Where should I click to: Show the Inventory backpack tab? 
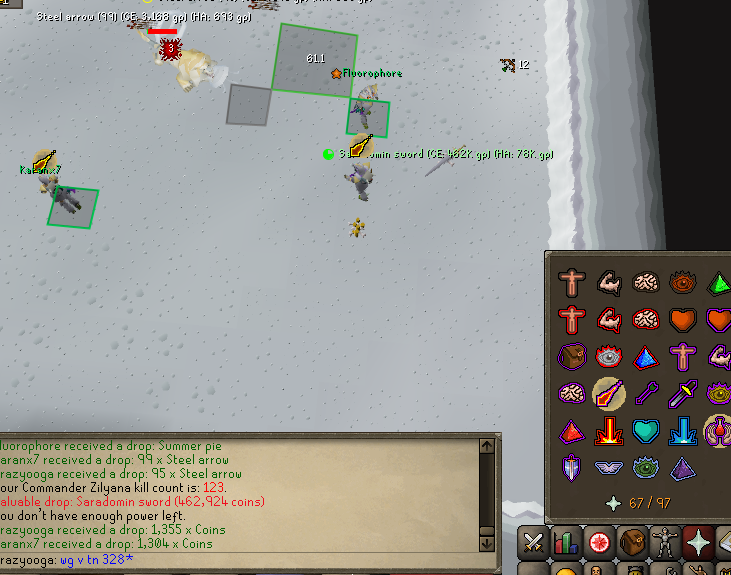(x=632, y=543)
